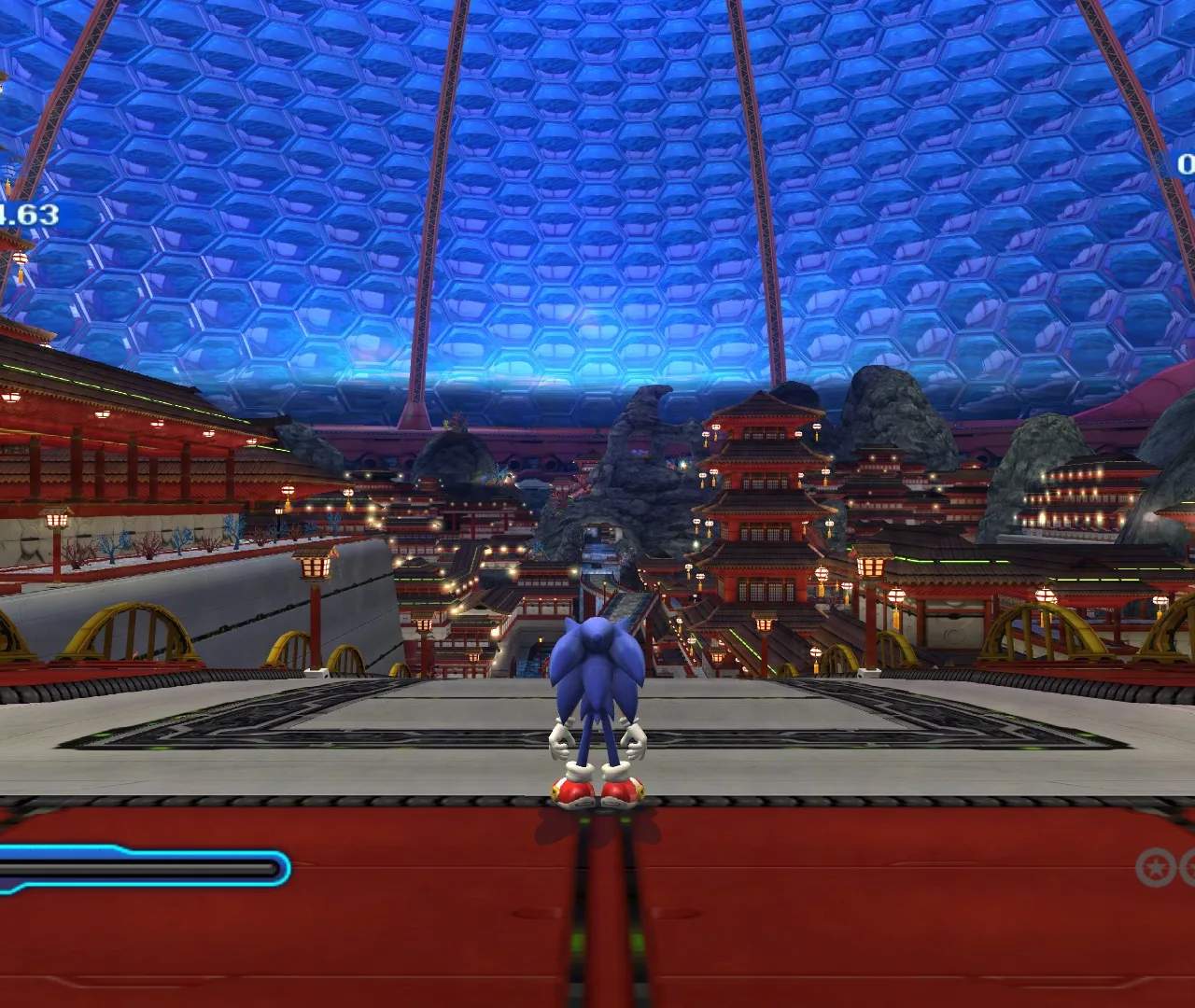1195x1008 pixels.
Task: Click the star medal icon bottom right
Action: (1156, 867)
